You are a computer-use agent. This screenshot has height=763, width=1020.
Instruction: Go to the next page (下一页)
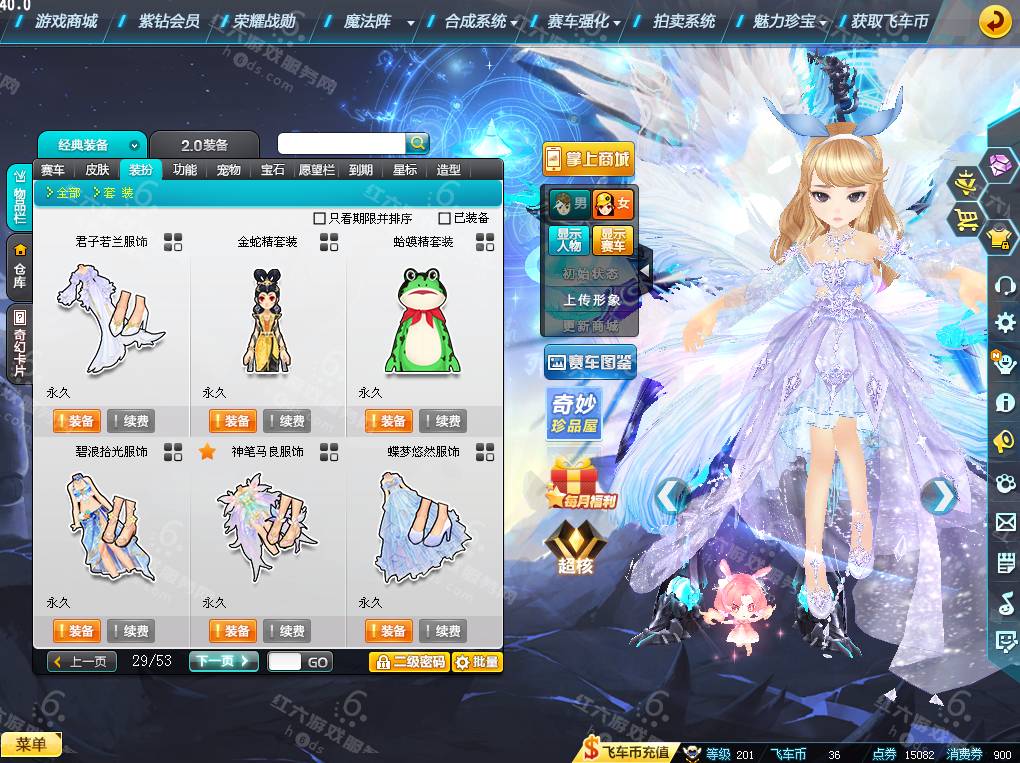pyautogui.click(x=223, y=661)
